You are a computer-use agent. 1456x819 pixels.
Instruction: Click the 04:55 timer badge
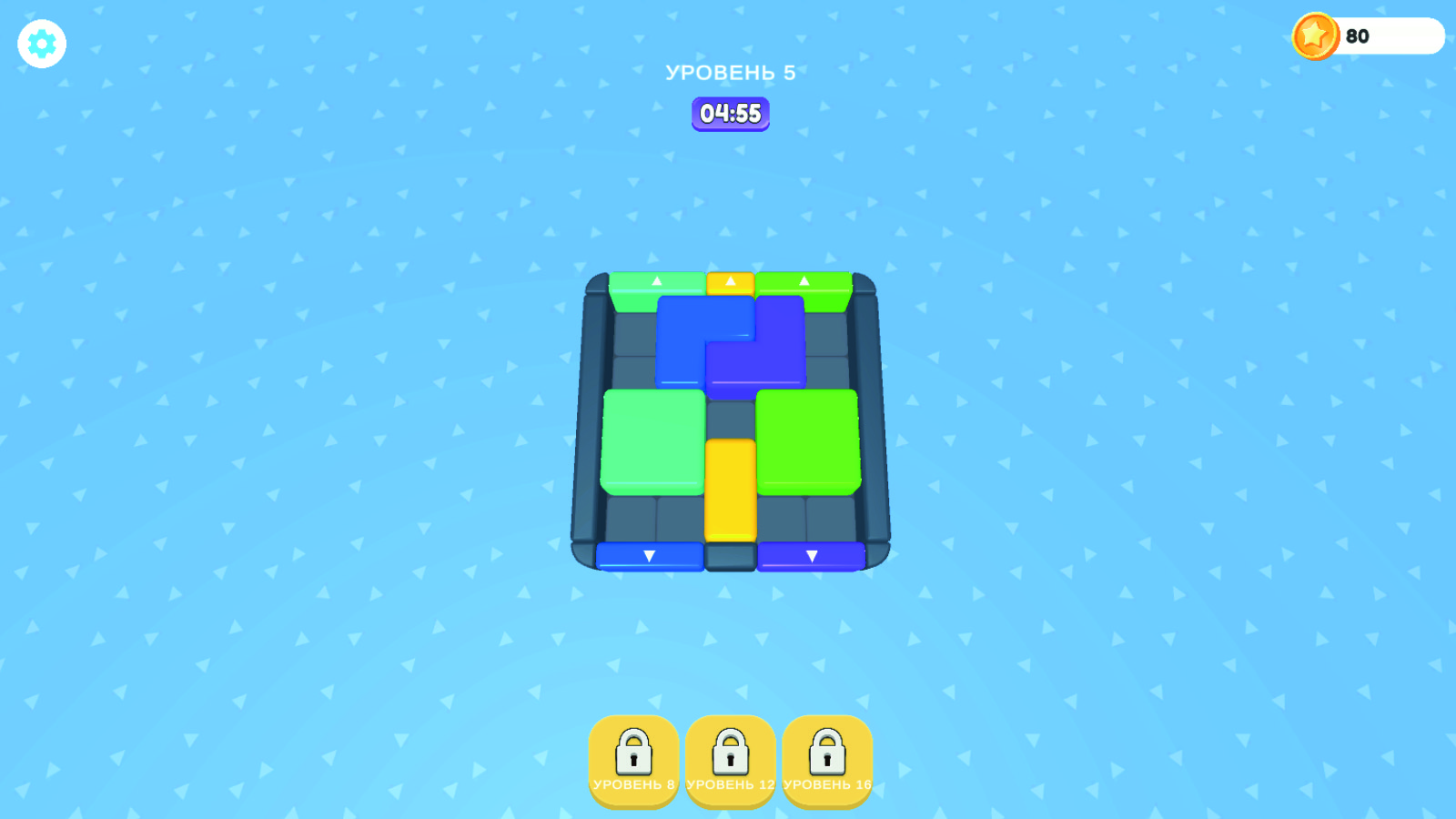click(729, 114)
